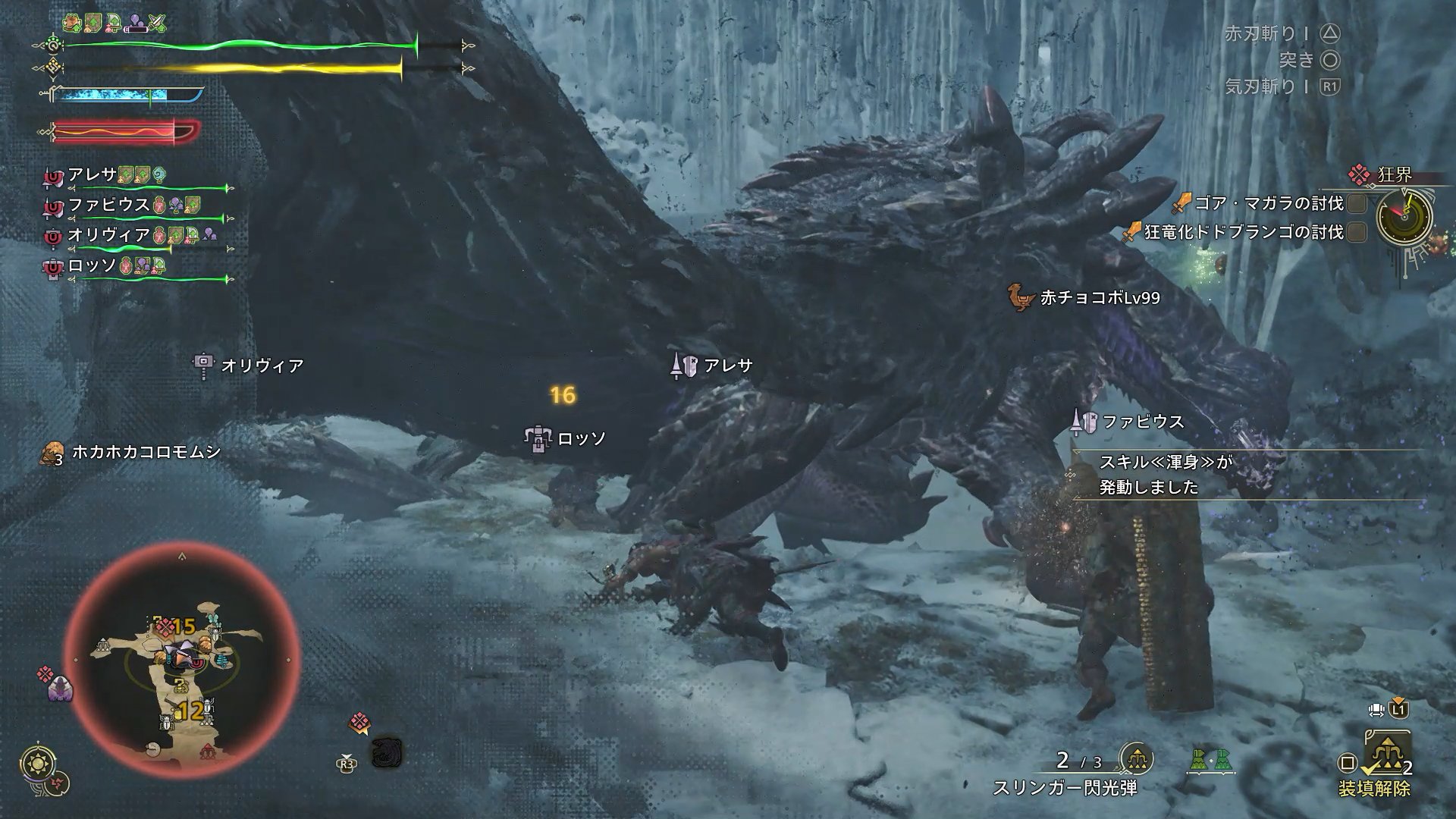Check the quest timer clock dial
1456x819 pixels.
(1404, 215)
